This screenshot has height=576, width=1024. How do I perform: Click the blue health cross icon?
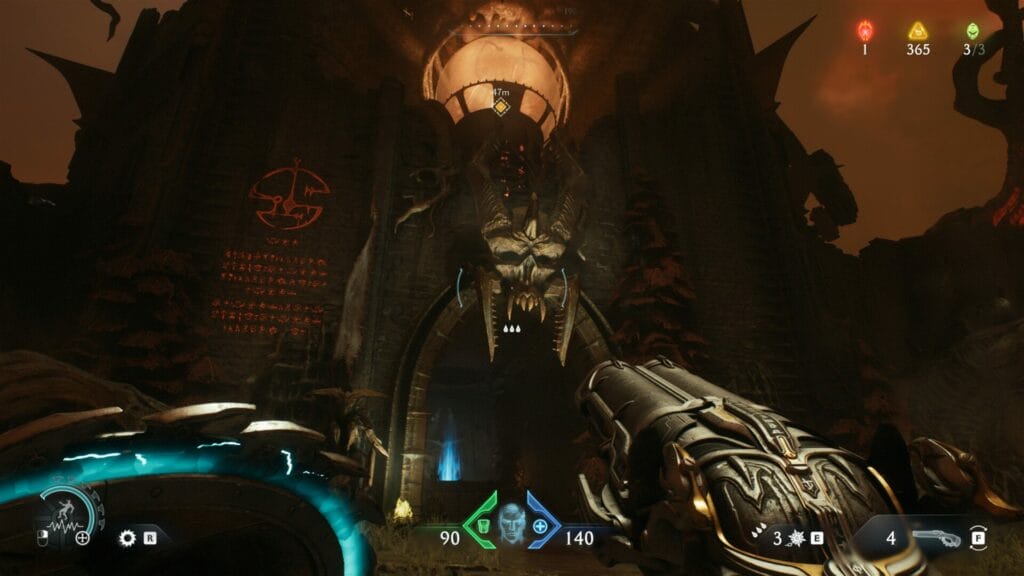[x=541, y=526]
